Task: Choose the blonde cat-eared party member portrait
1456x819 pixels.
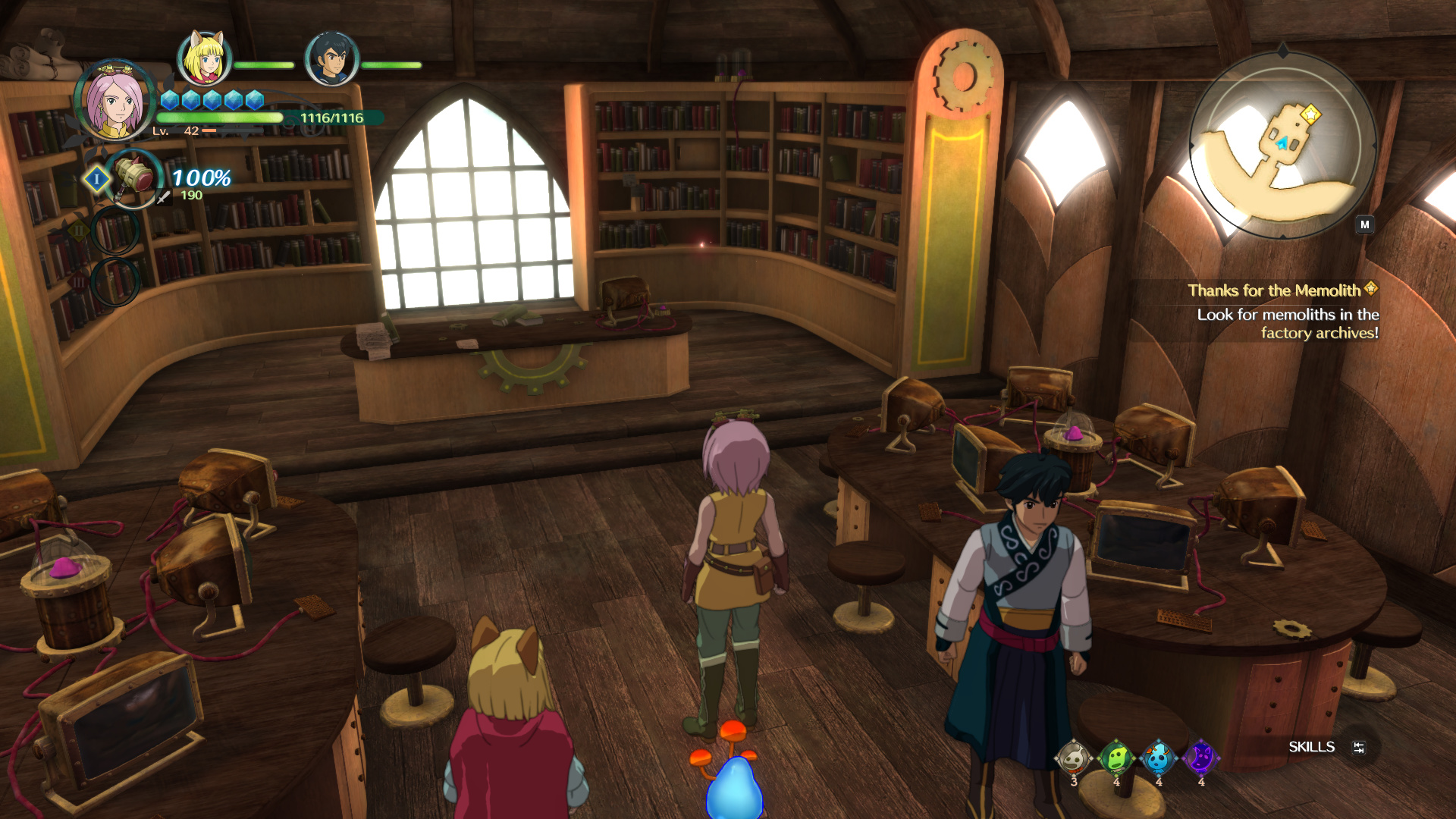Action: coord(204,58)
